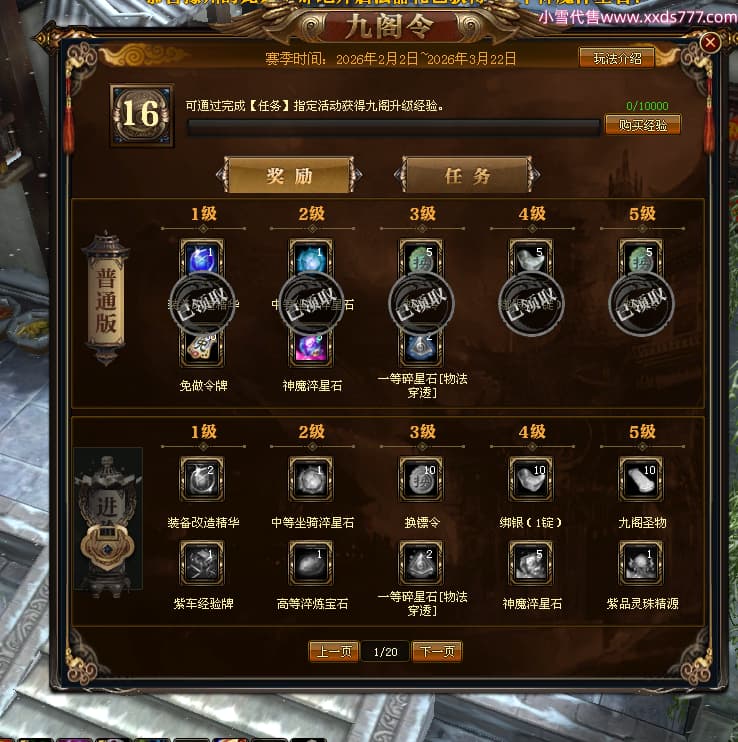The width and height of the screenshot is (738, 742).
Task: Select the 九阁圣物 reward icon
Action: coord(641,478)
